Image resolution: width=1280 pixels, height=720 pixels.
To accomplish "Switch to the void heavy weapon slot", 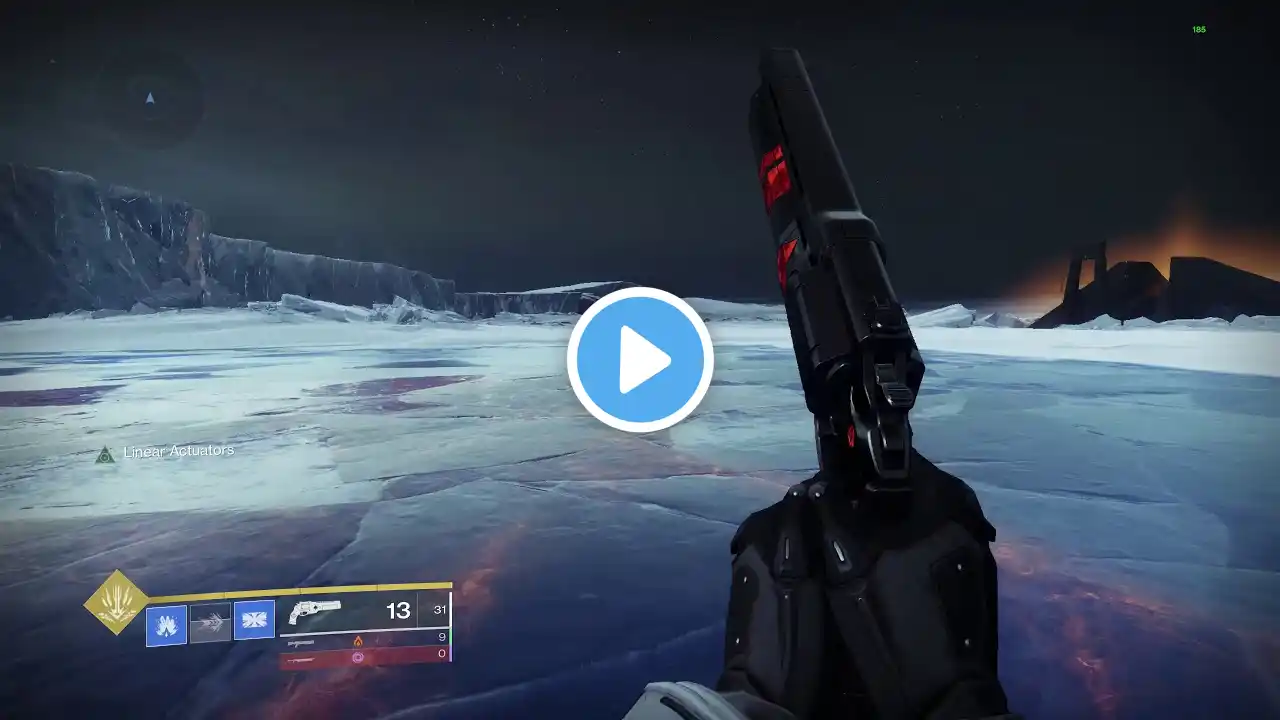I will click(x=364, y=657).
